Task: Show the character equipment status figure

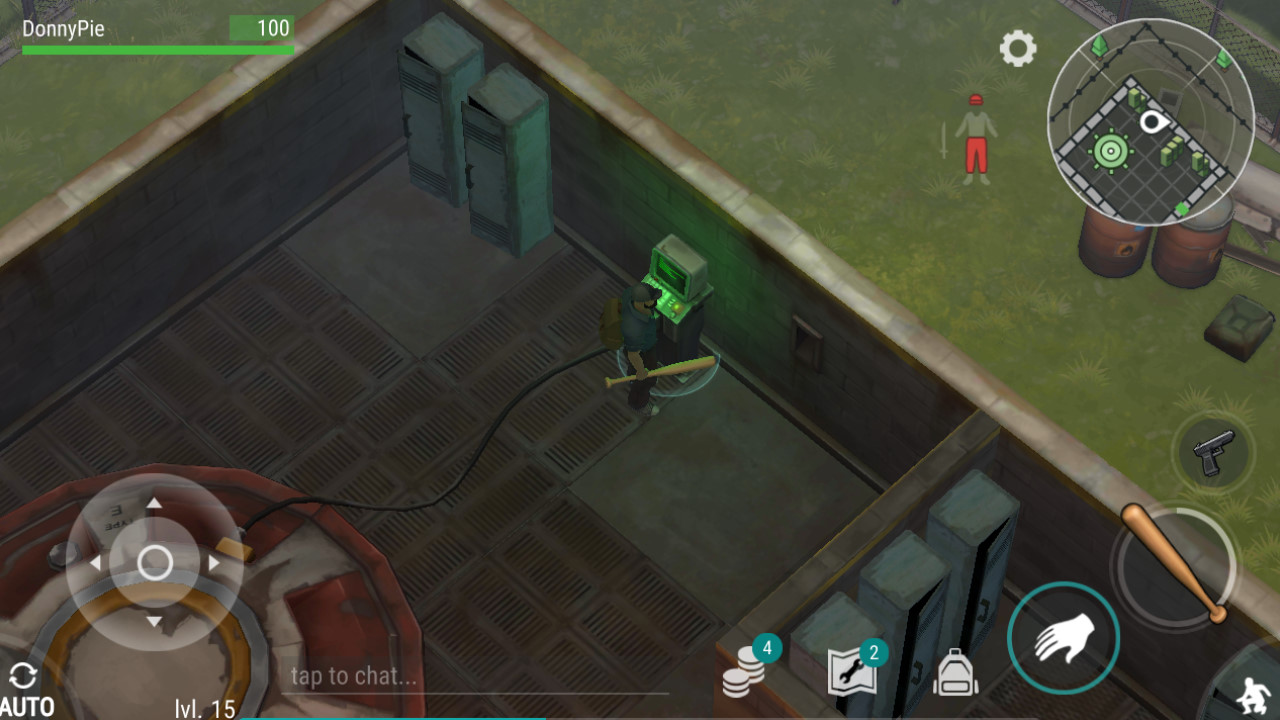Action: pyautogui.click(x=975, y=140)
